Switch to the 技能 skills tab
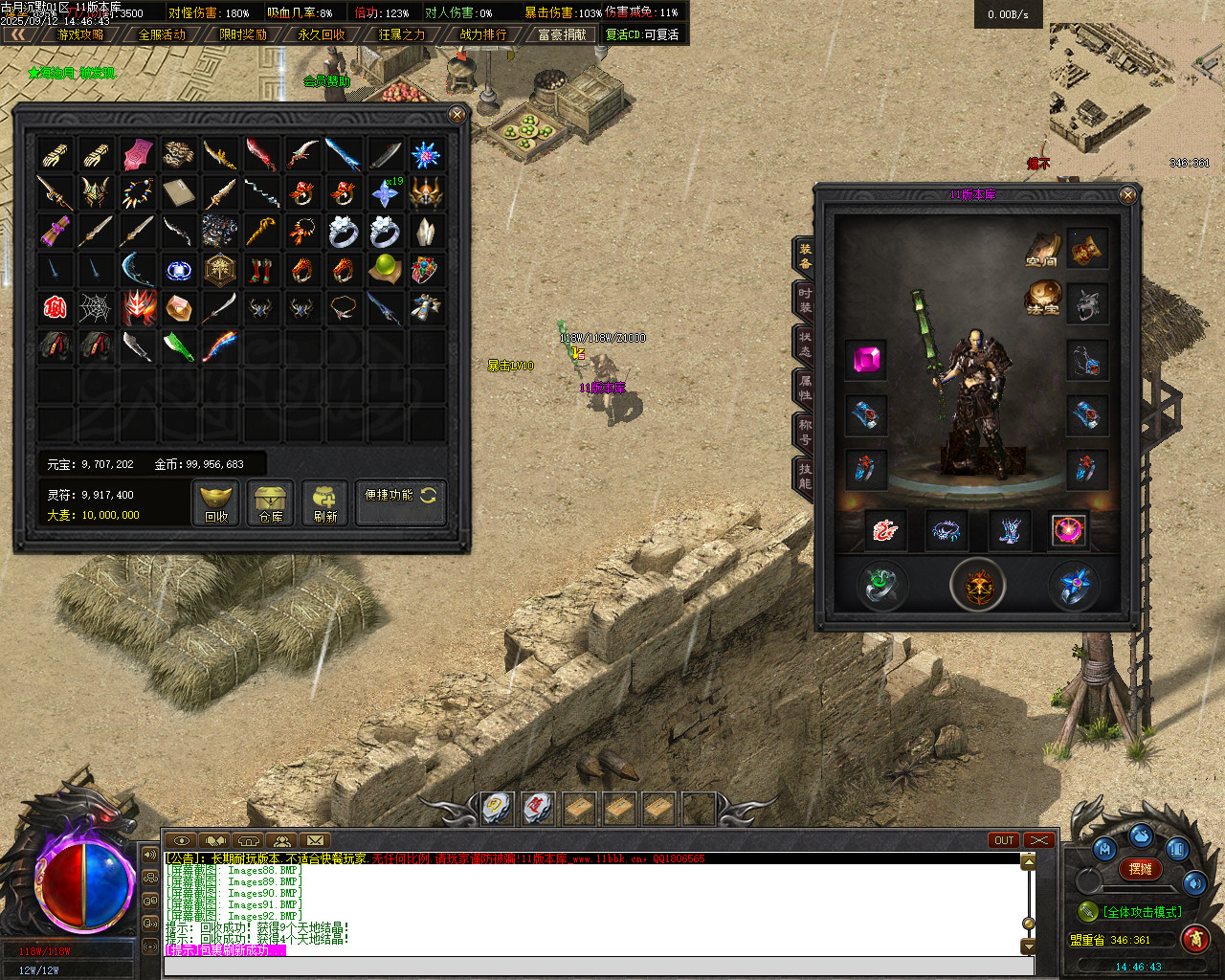The image size is (1225, 980). (805, 476)
